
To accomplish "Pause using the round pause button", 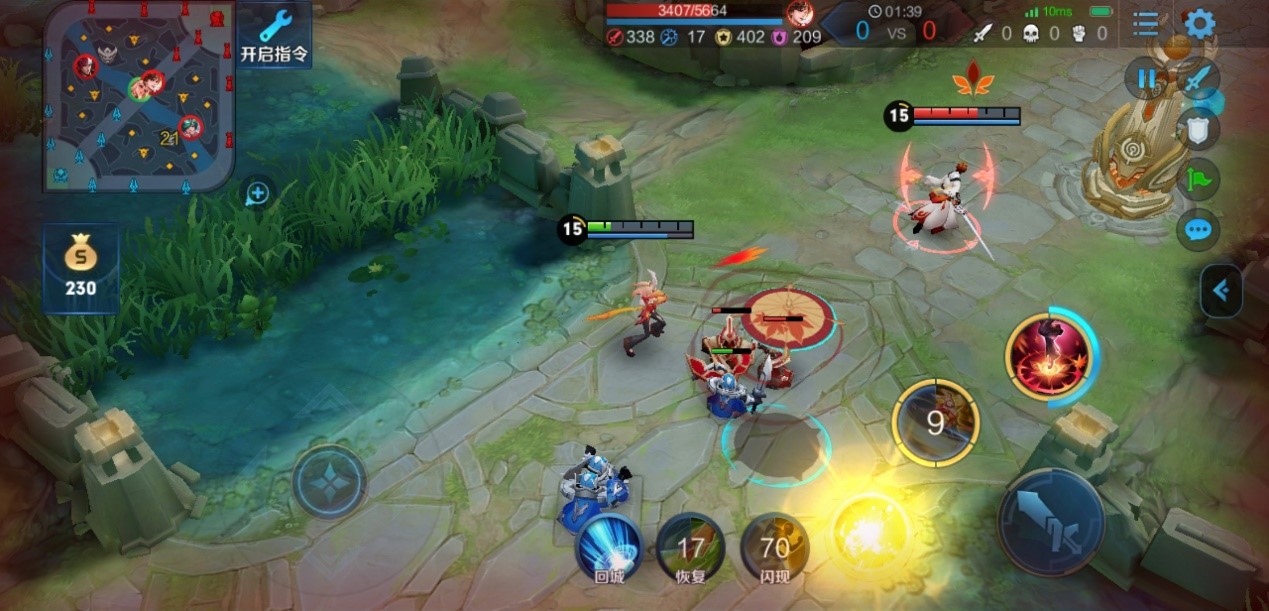I will 1145,78.
